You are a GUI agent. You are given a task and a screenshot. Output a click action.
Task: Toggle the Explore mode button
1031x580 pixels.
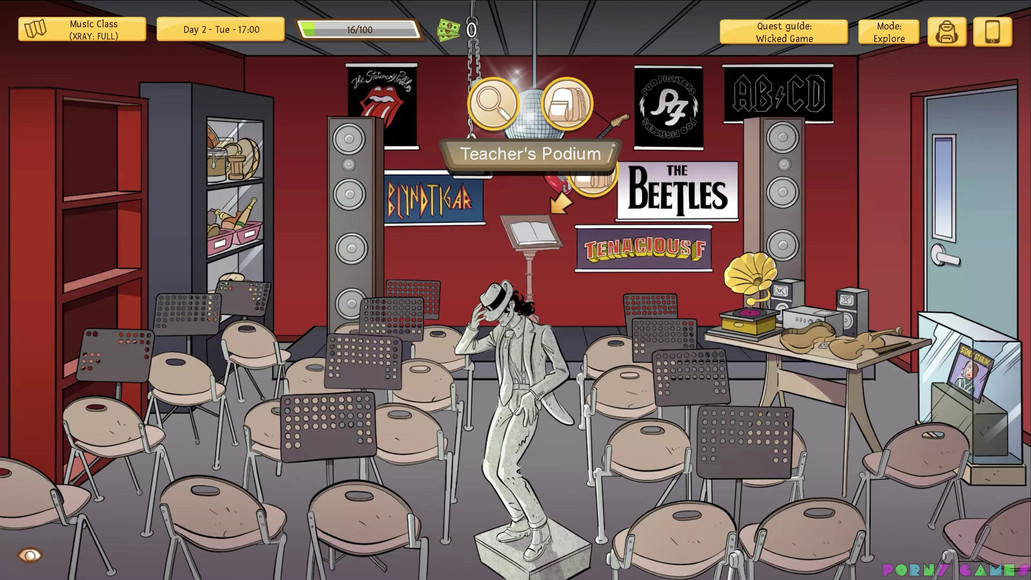[888, 32]
